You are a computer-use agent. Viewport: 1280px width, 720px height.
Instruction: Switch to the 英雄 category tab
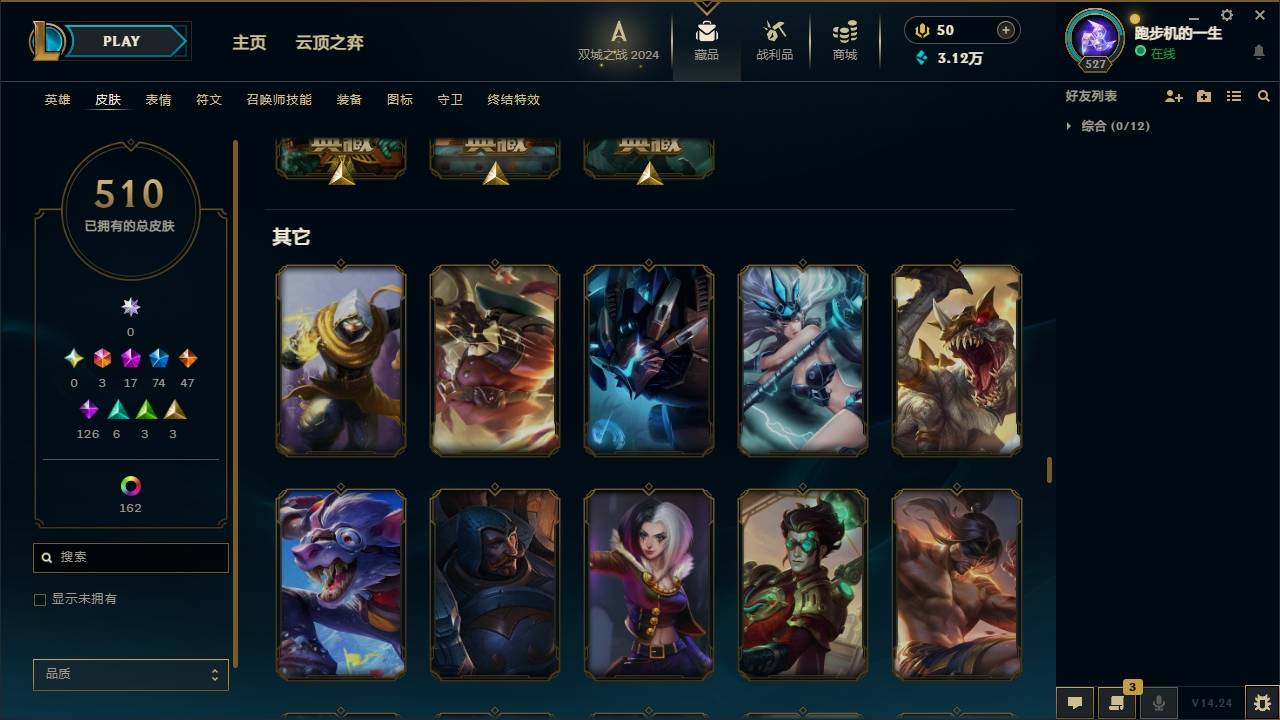point(57,100)
